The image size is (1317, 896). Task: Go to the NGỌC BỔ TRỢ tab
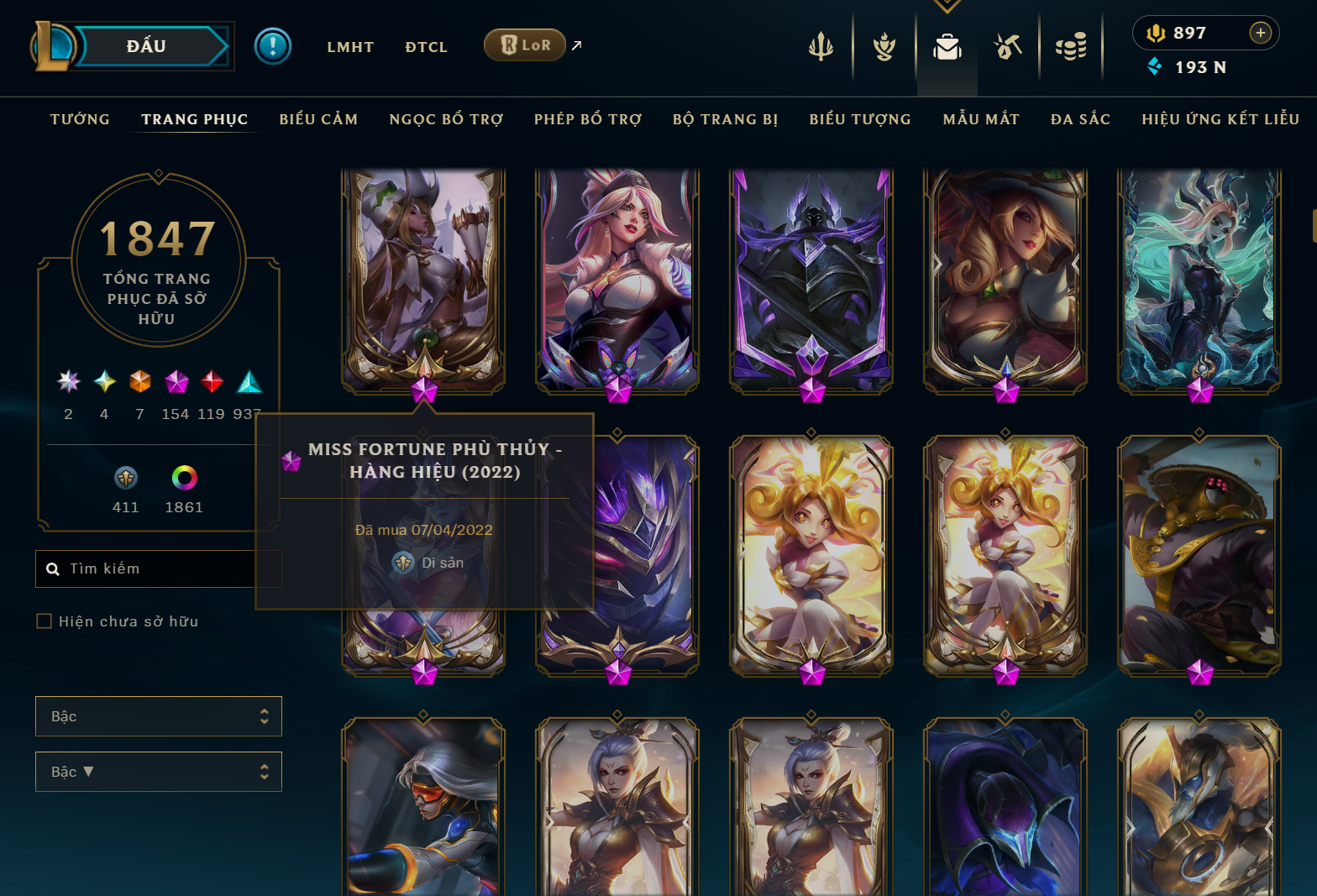click(446, 119)
